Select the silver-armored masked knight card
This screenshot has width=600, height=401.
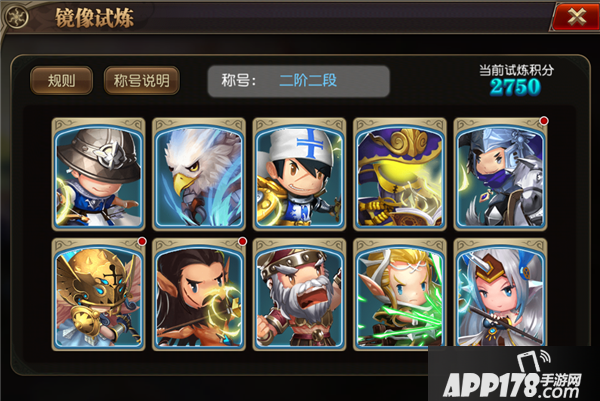tap(500, 174)
